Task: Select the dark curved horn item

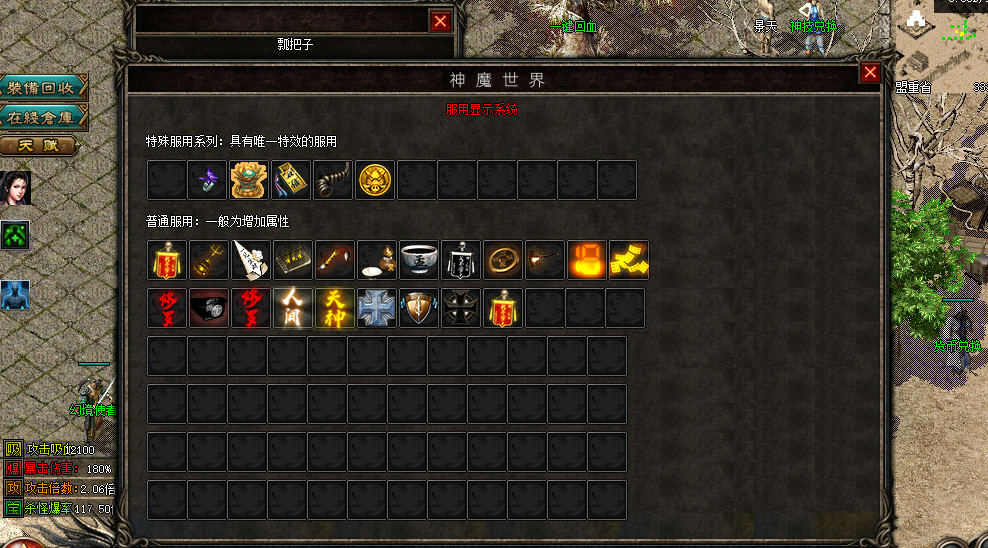Action: tap(335, 180)
